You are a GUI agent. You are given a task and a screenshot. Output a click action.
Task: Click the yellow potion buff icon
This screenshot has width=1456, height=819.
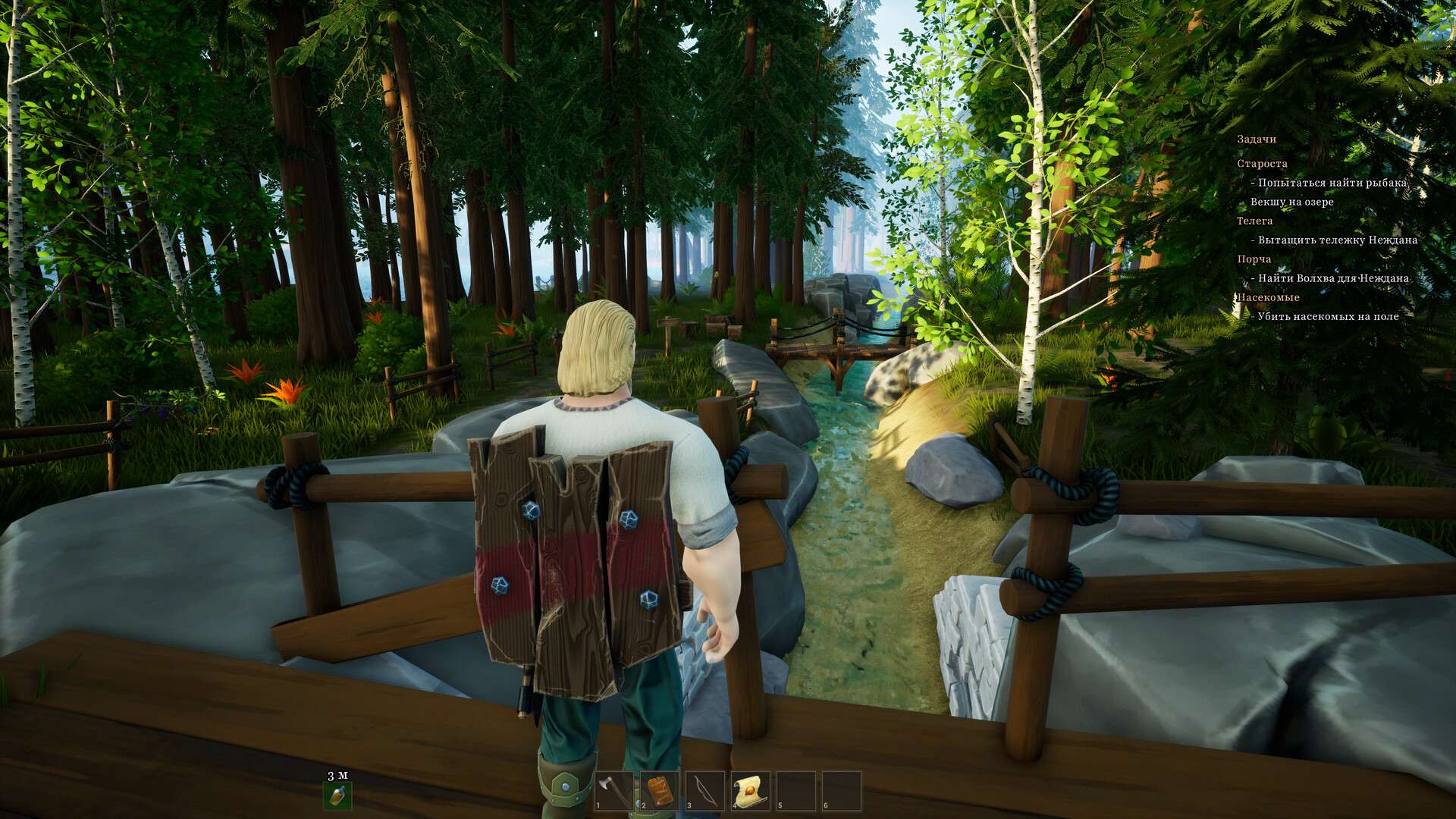337,795
